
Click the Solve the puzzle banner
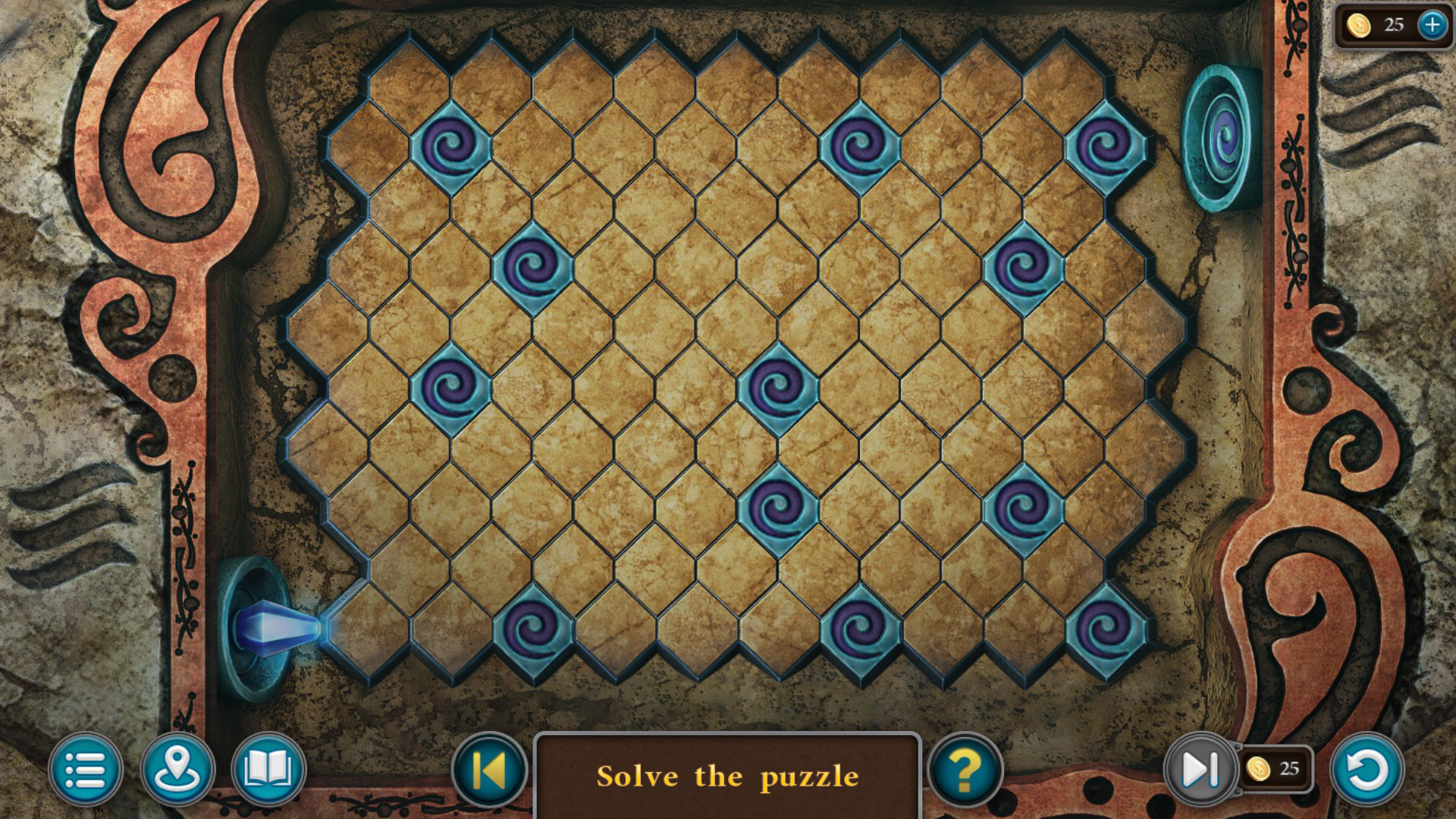pyautogui.click(x=728, y=775)
